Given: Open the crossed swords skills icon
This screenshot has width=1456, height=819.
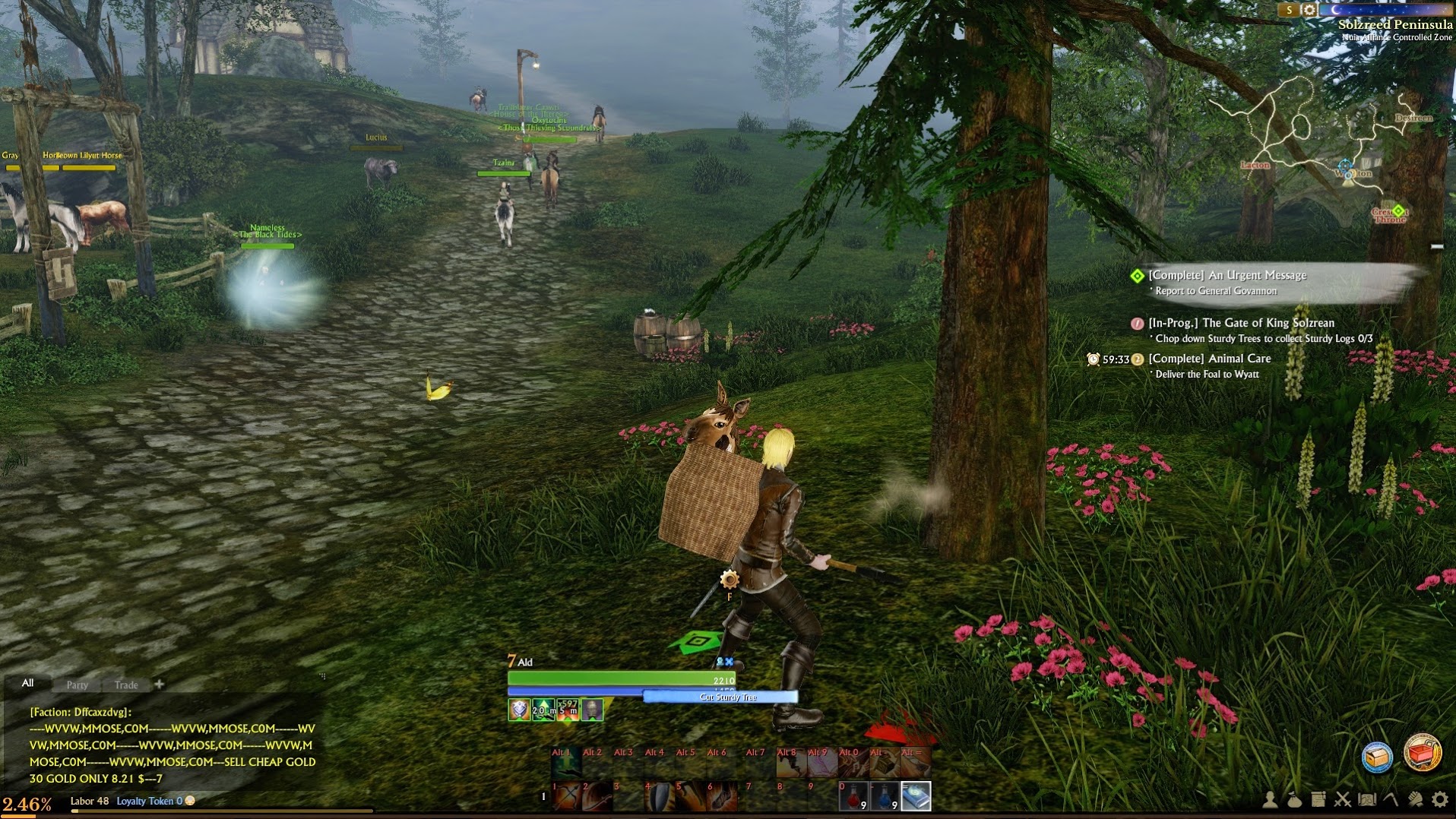Looking at the screenshot, I should (1343, 799).
